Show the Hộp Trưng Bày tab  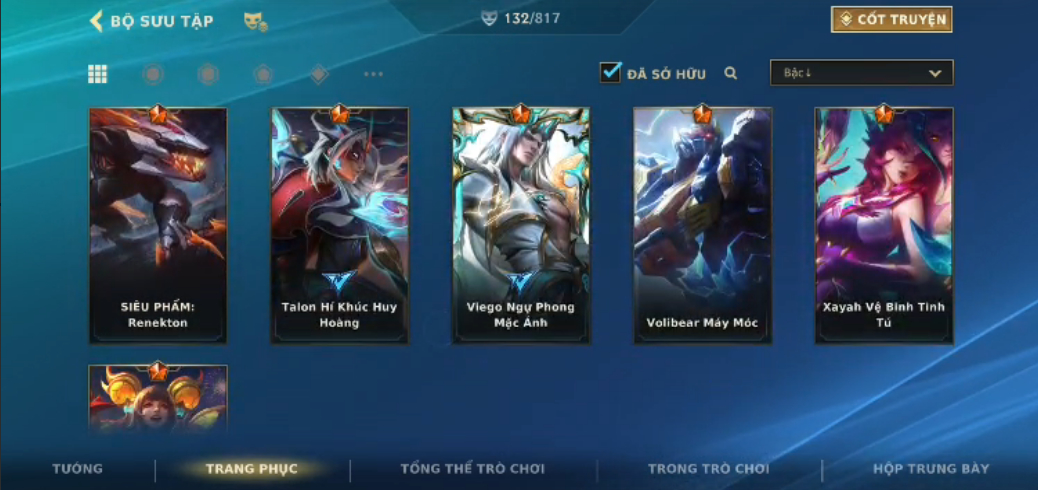pyautogui.click(x=930, y=469)
